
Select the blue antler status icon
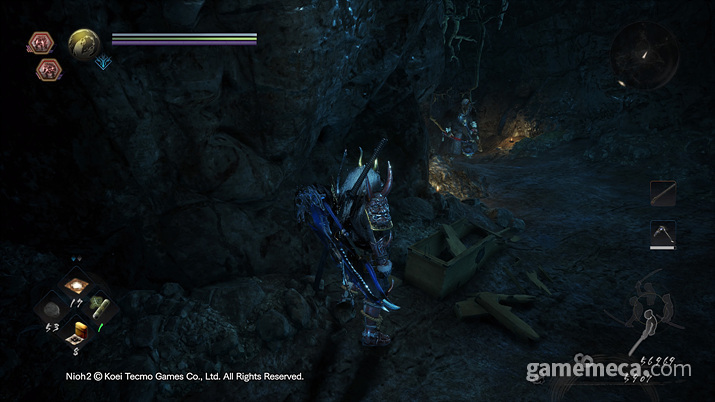(x=104, y=64)
